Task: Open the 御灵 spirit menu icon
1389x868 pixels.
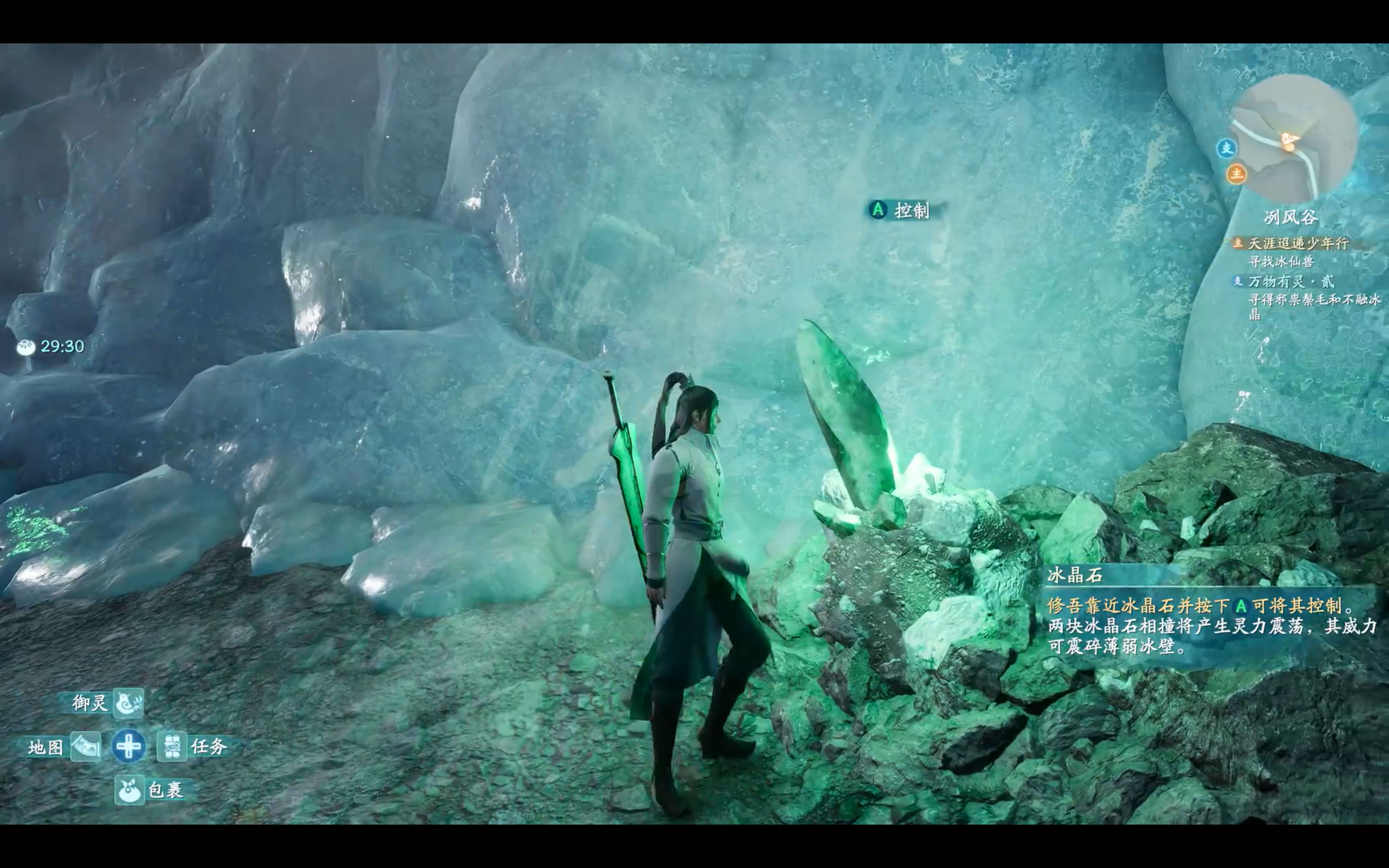Action: (128, 703)
